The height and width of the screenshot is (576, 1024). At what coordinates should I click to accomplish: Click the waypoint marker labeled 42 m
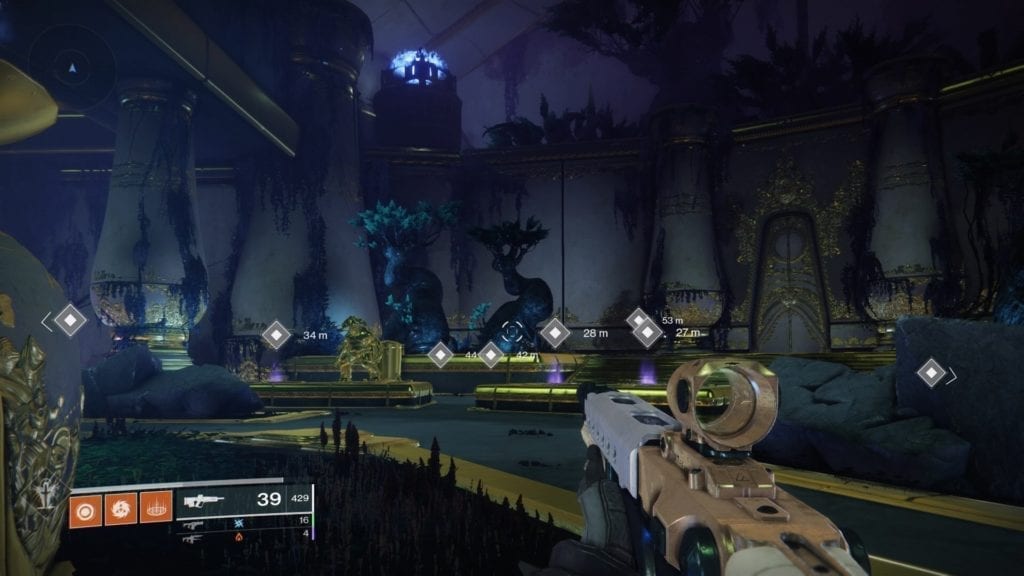(x=491, y=354)
